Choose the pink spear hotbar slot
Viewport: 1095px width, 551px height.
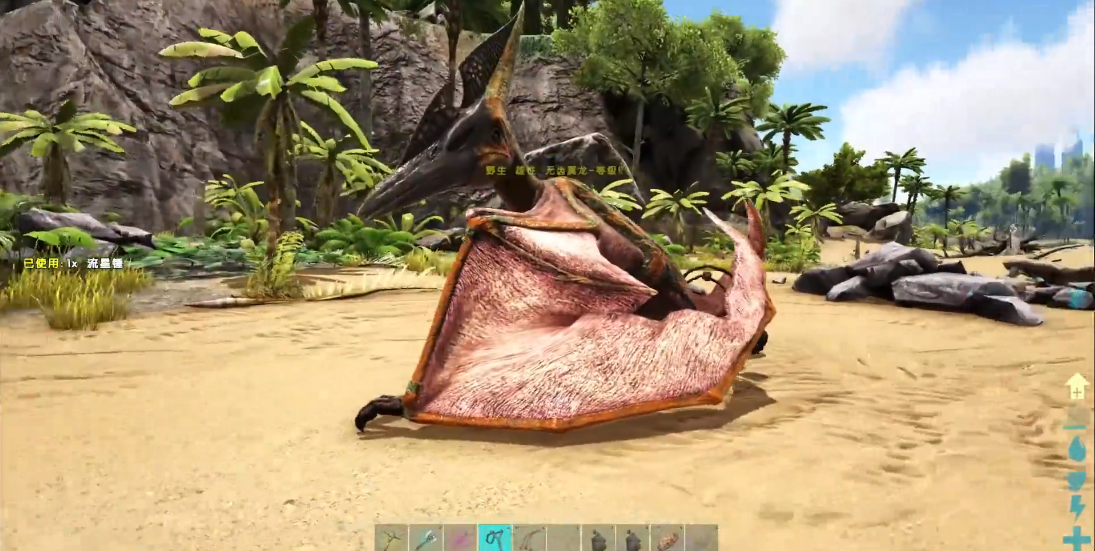pyautogui.click(x=460, y=539)
